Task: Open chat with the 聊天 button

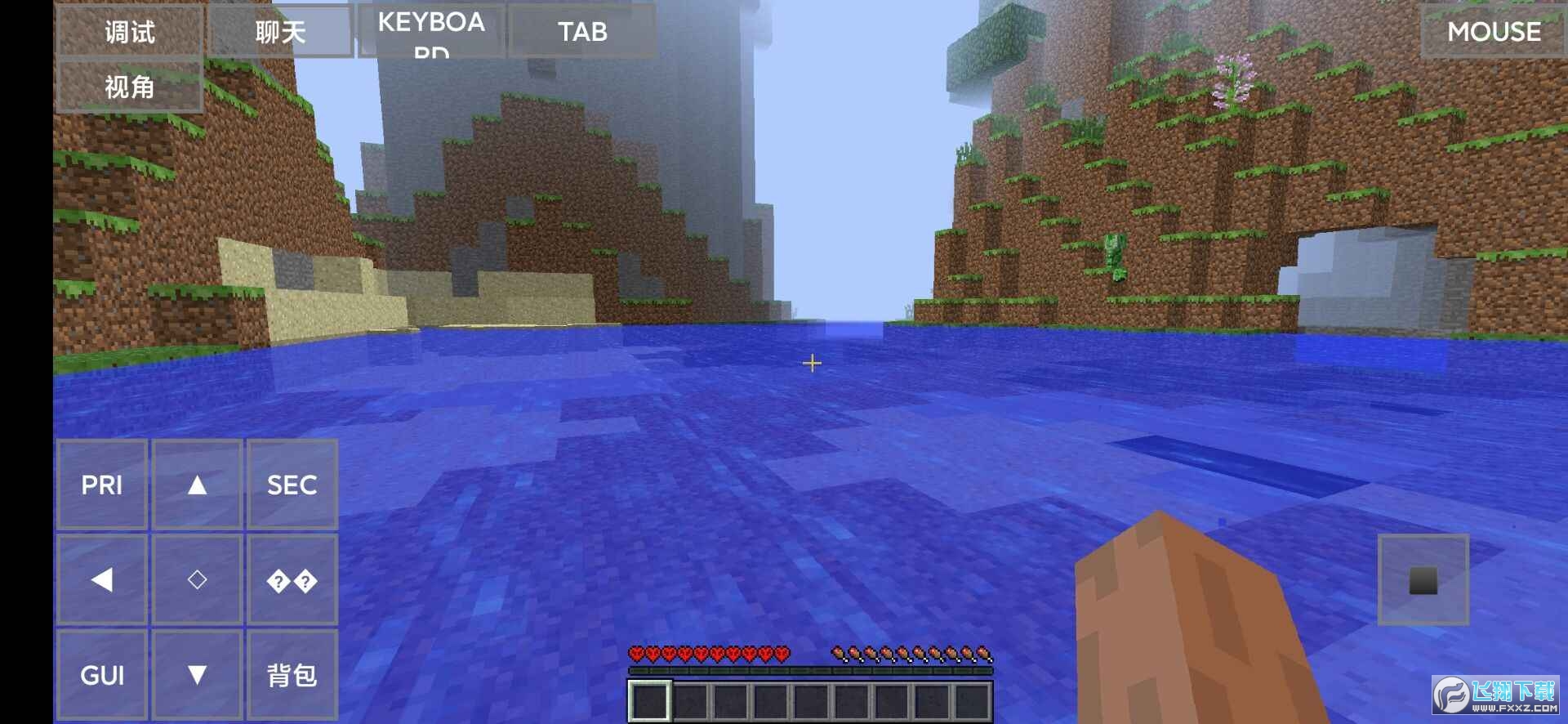Action: coord(280,32)
